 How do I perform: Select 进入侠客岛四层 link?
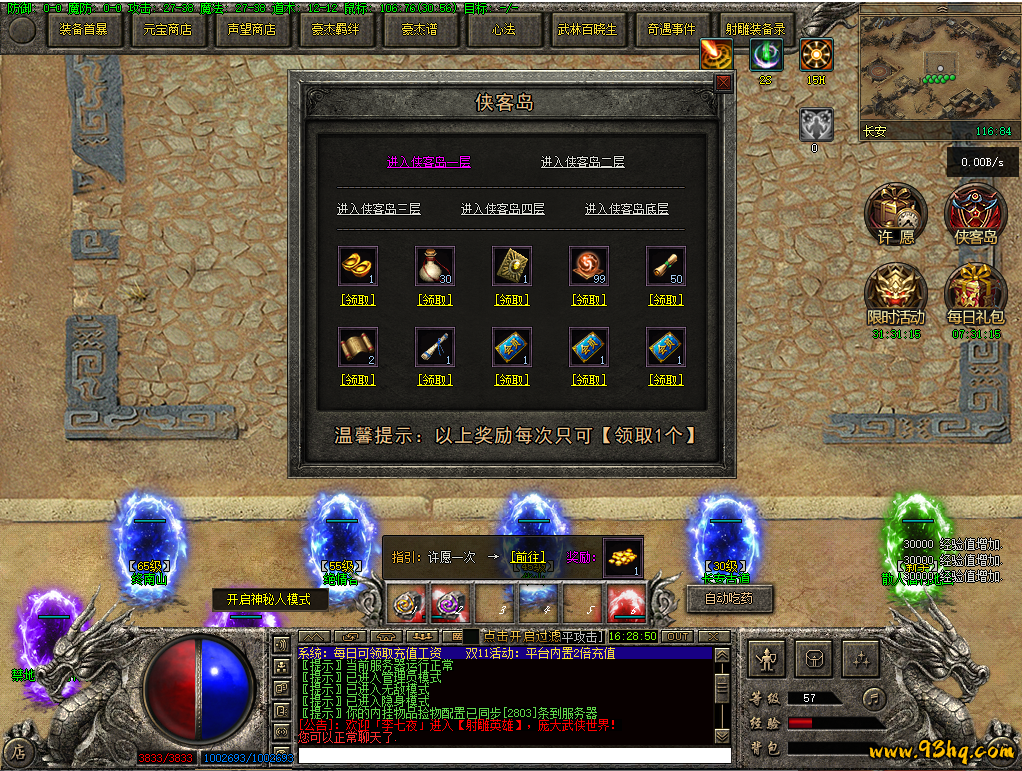503,209
